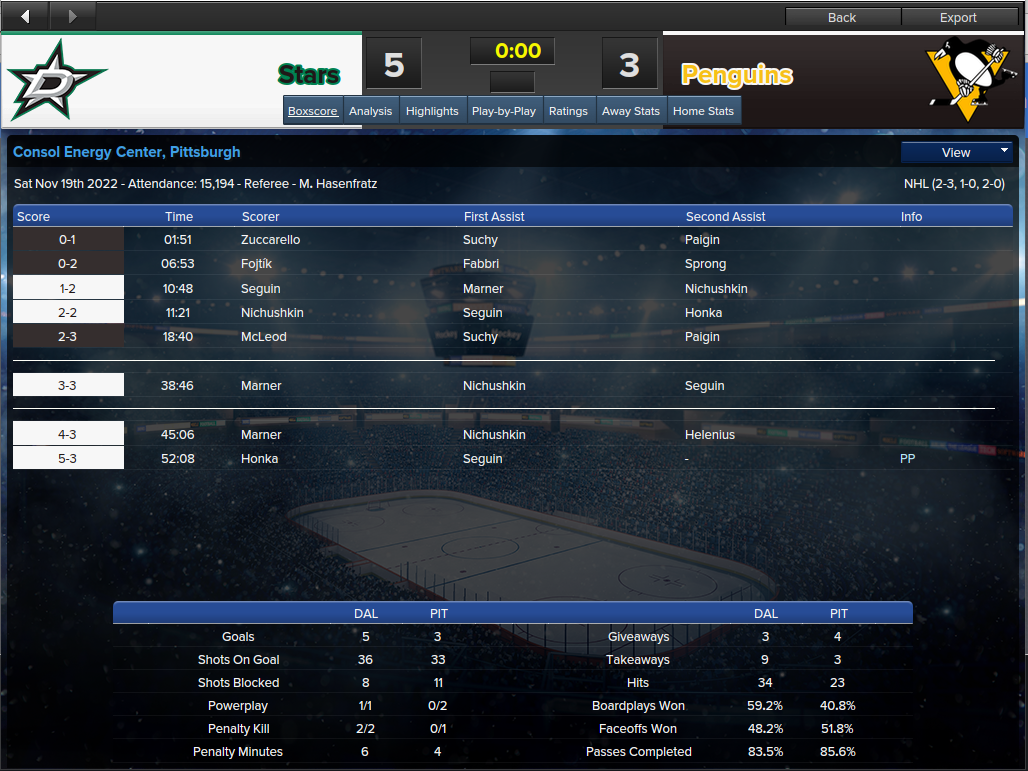Export the boxscore
The image size is (1028, 771).
coord(958,17)
